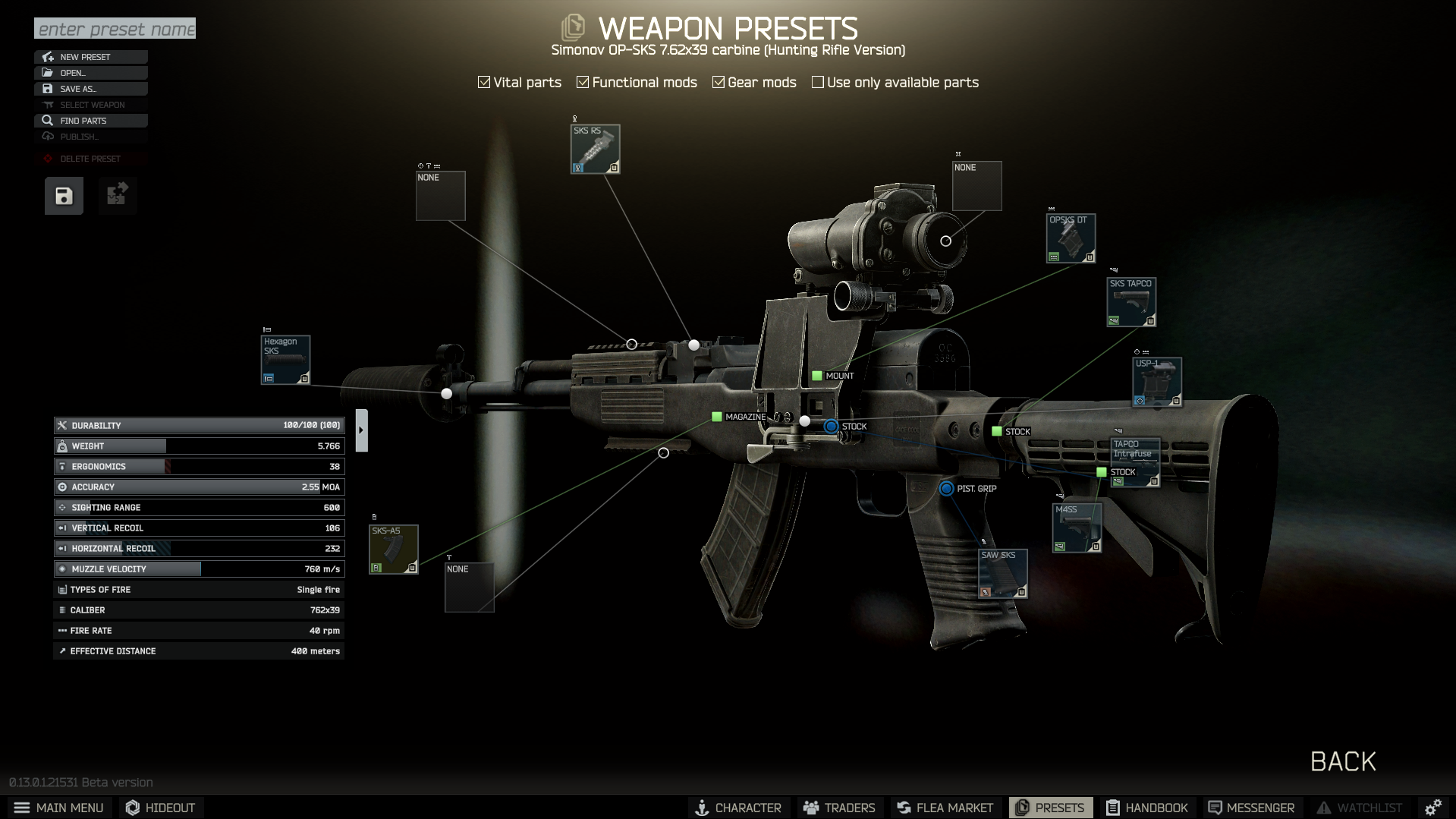Click the Durability progress bar
Image resolution: width=1456 pixels, height=819 pixels.
(x=197, y=425)
